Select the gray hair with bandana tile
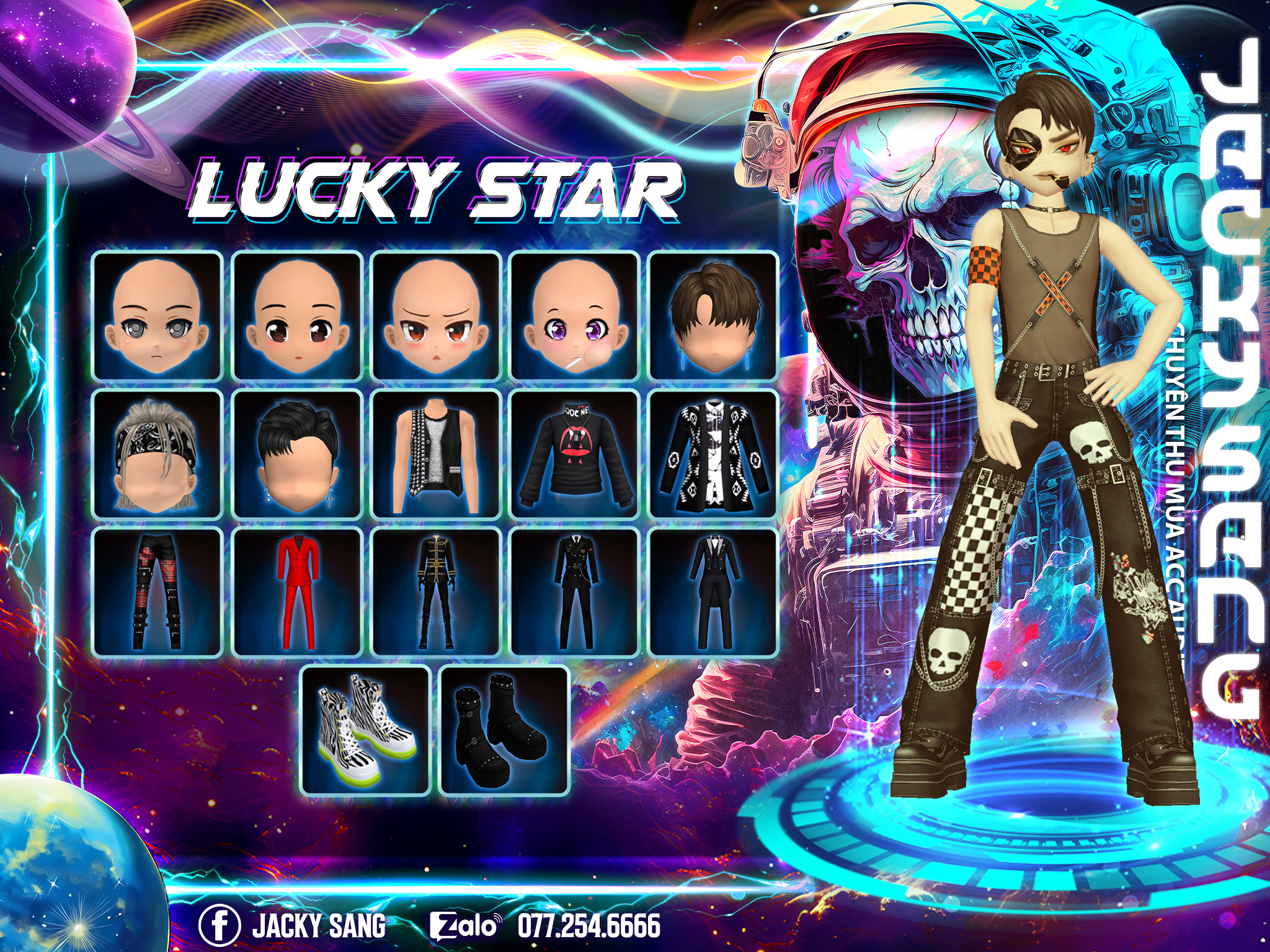The width and height of the screenshot is (1270, 952). point(158,454)
